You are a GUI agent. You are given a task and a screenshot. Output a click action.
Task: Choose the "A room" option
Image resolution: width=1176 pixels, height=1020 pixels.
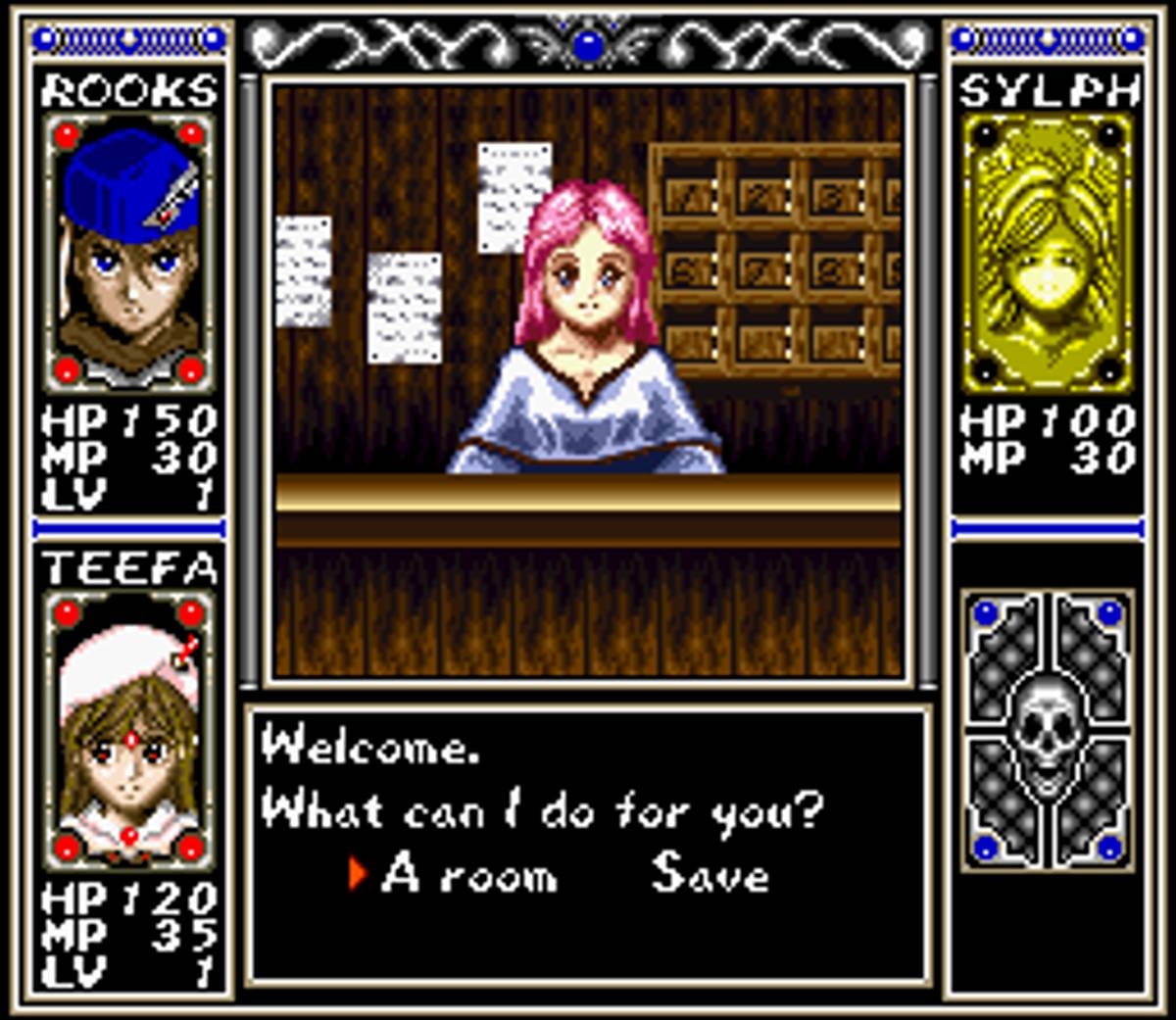(x=468, y=873)
